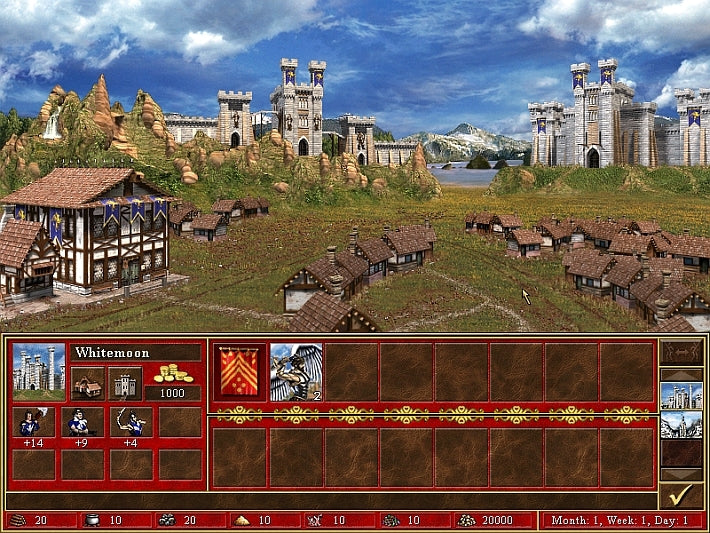
Task: Open the village hall building icon
Action: tap(87, 384)
